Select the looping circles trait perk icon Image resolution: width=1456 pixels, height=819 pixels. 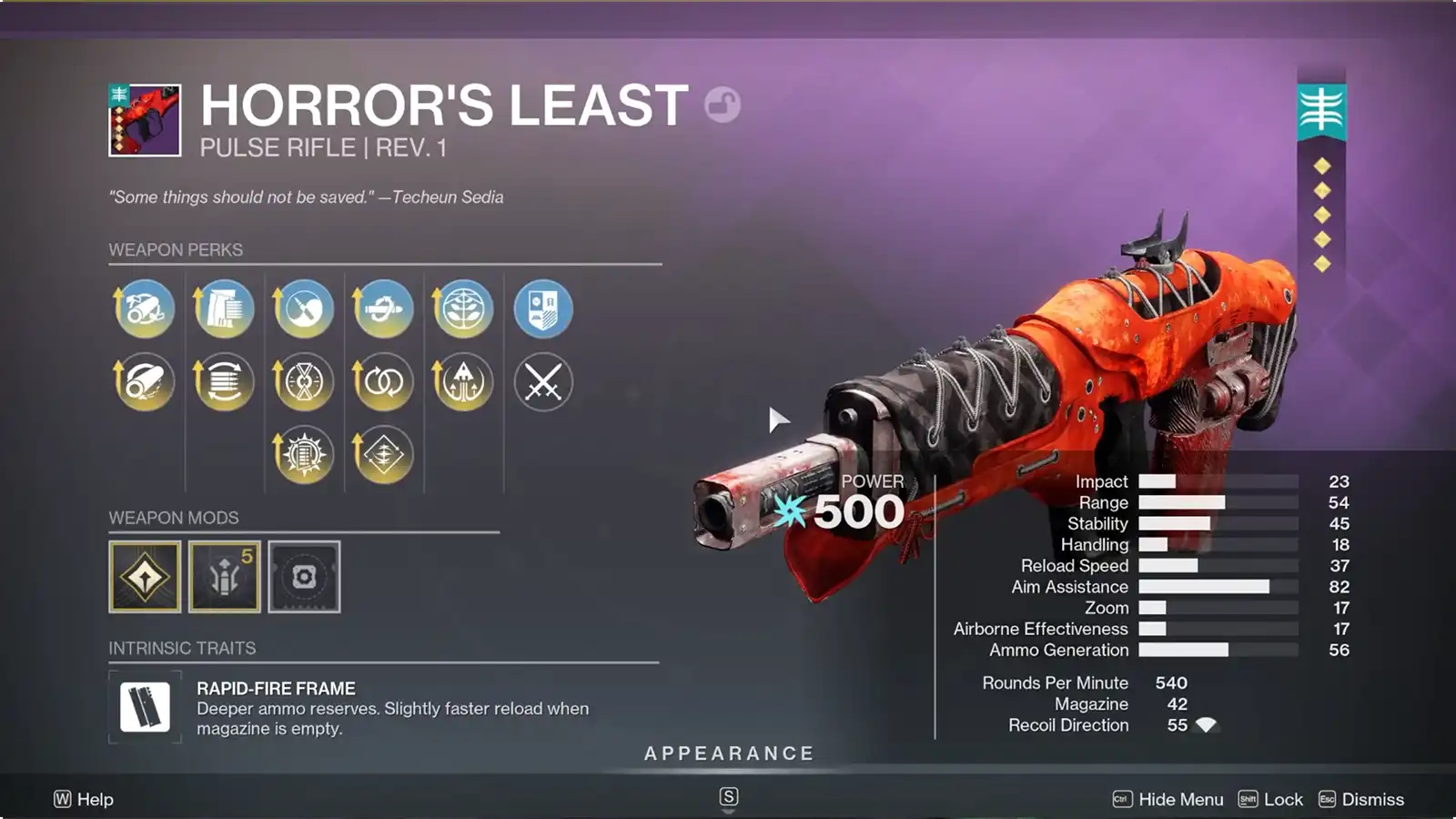[383, 381]
